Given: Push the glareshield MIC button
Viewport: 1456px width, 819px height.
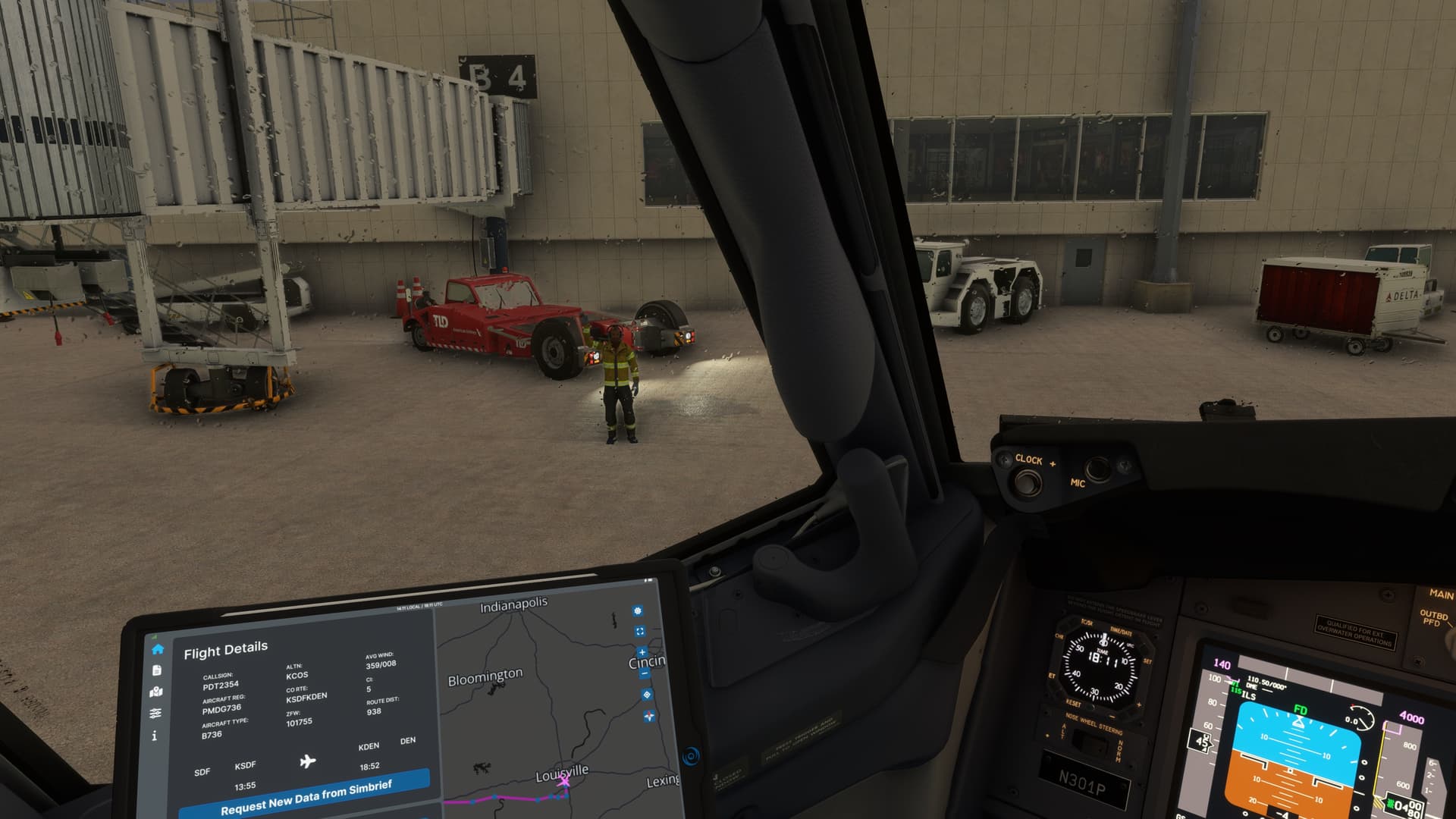Looking at the screenshot, I should point(1097,469).
